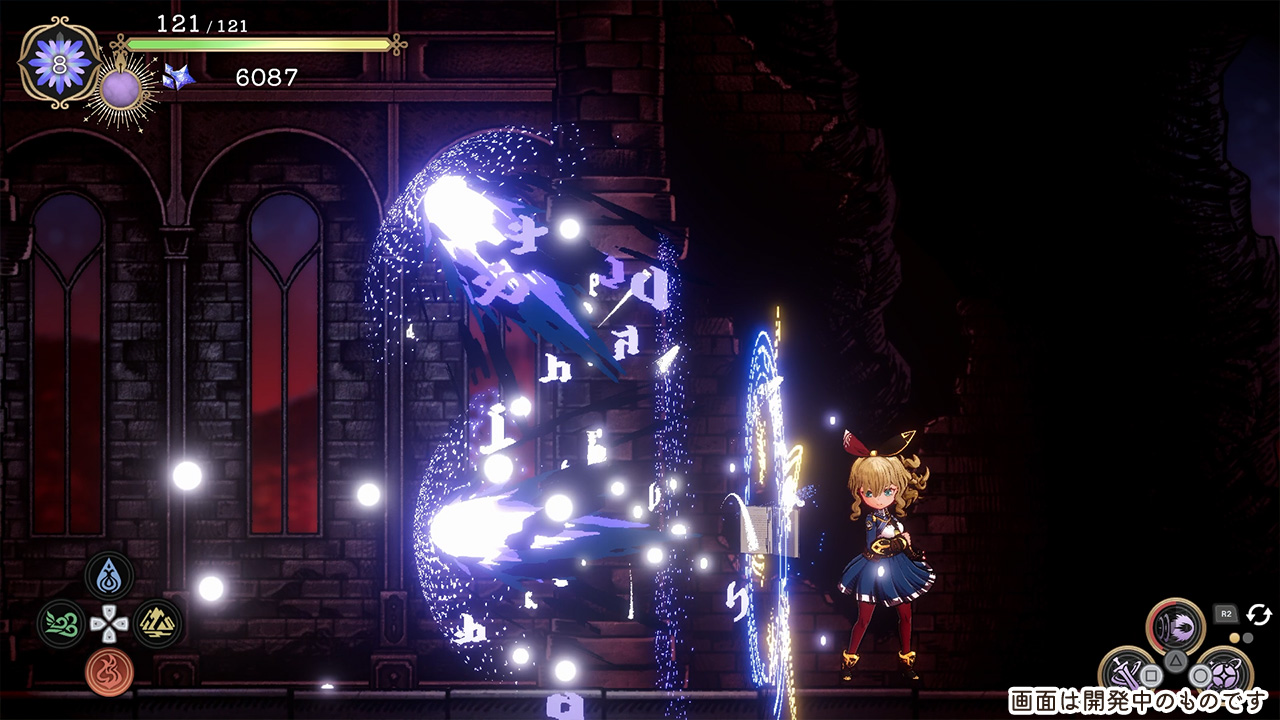Choose the yellow earth mountain element

(x=157, y=623)
